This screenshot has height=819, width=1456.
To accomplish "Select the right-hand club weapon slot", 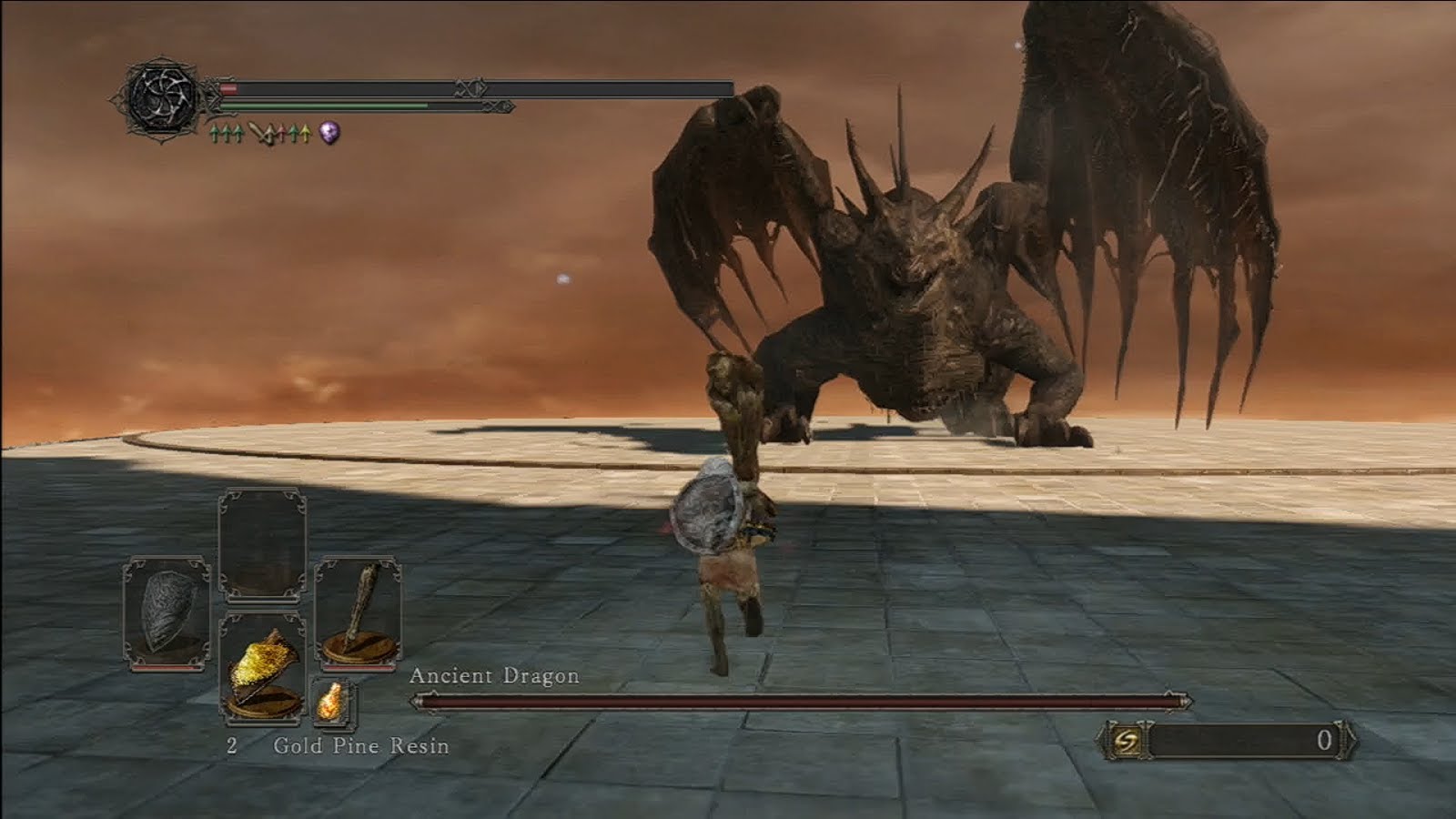I will pos(358,612).
